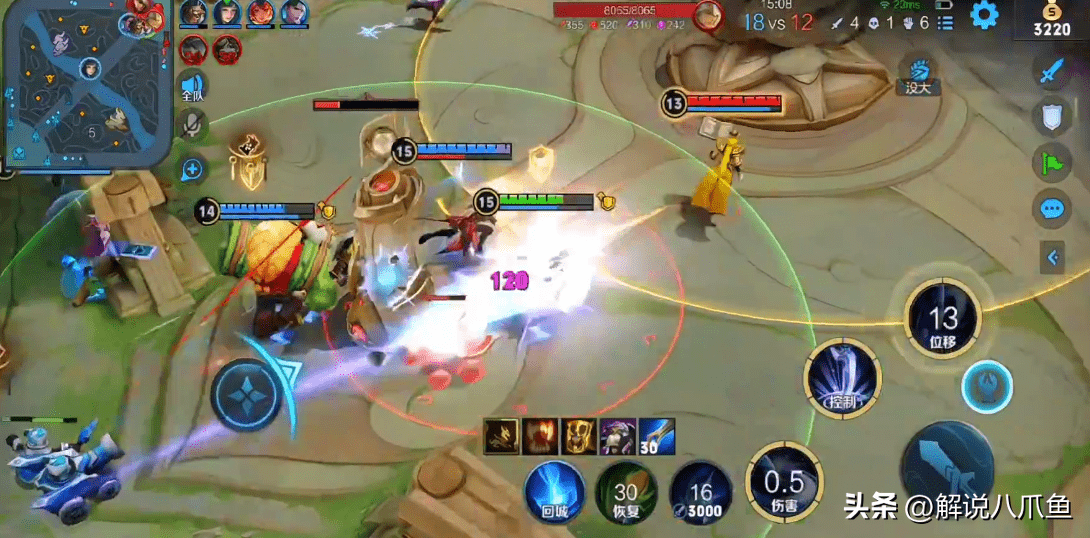Open the chat bubble button
Screen dimensions: 1090x538
pos(1051,208)
